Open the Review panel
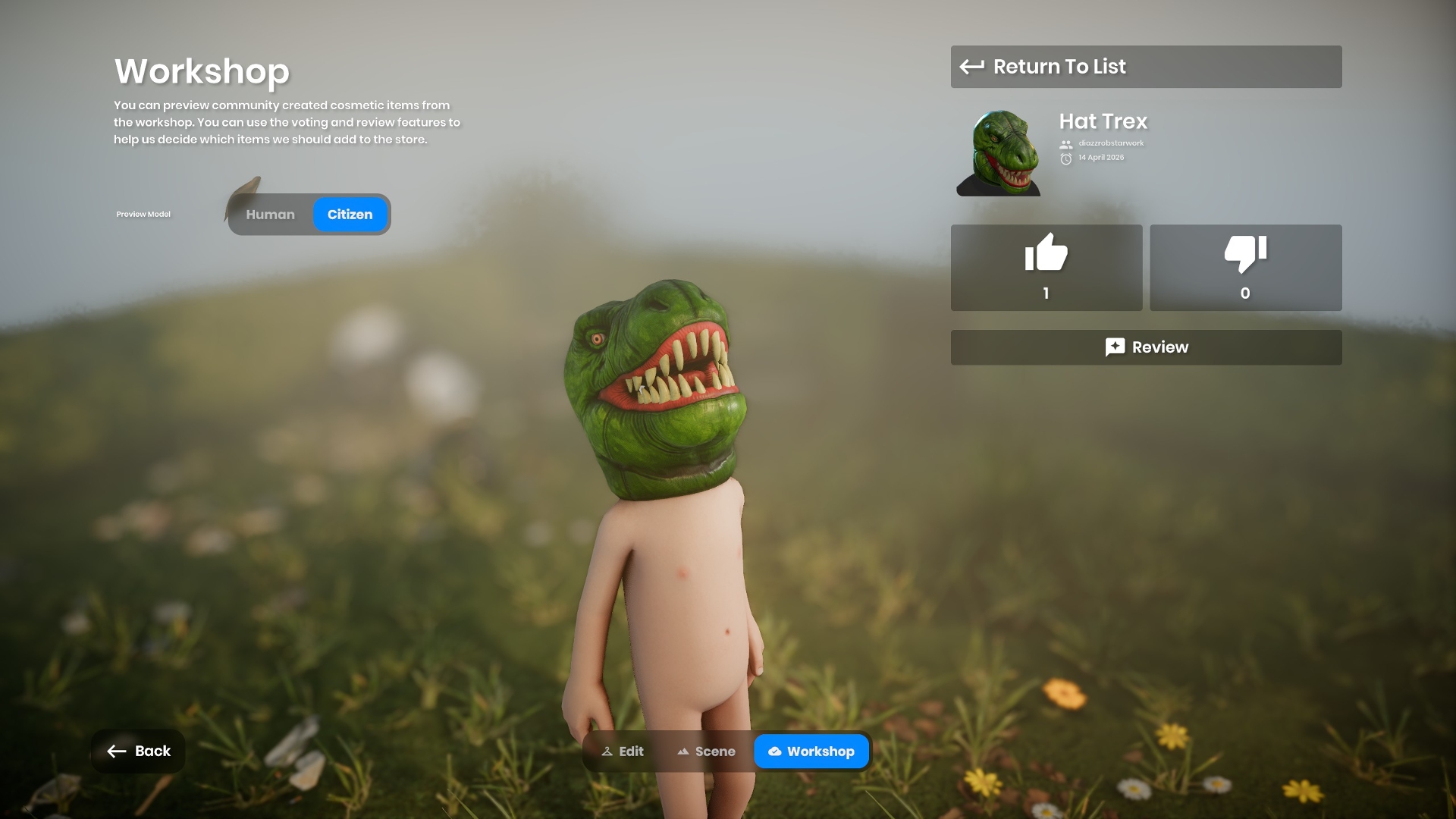The height and width of the screenshot is (819, 1456). [x=1145, y=347]
